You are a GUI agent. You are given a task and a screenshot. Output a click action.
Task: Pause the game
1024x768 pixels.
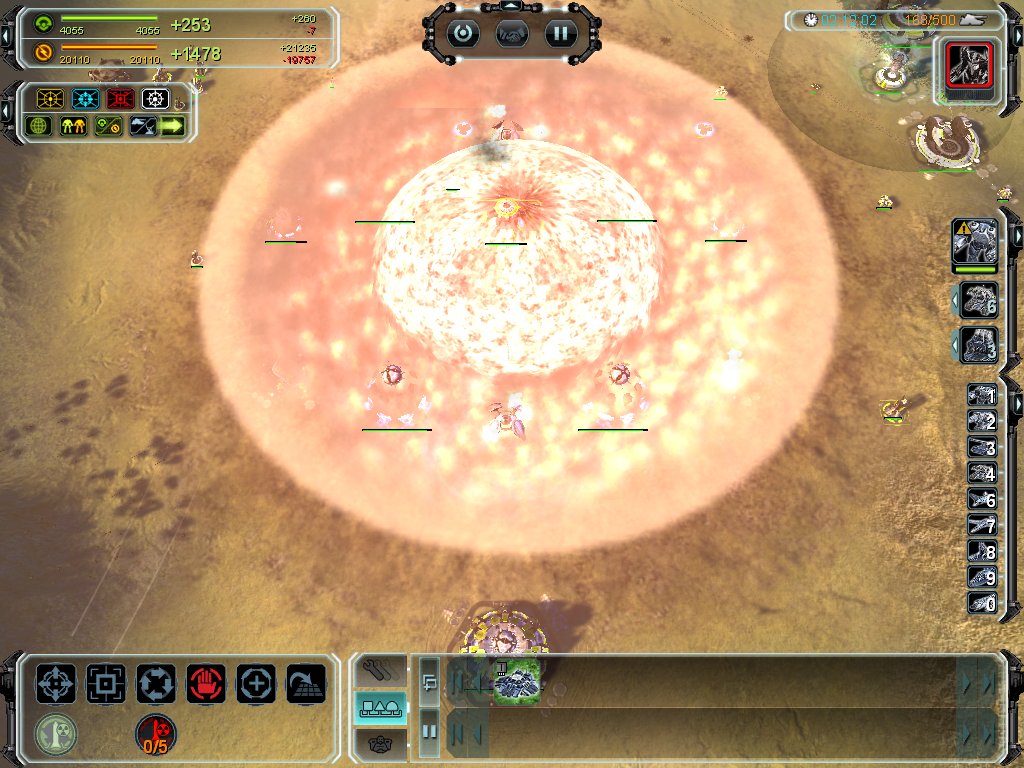click(561, 33)
